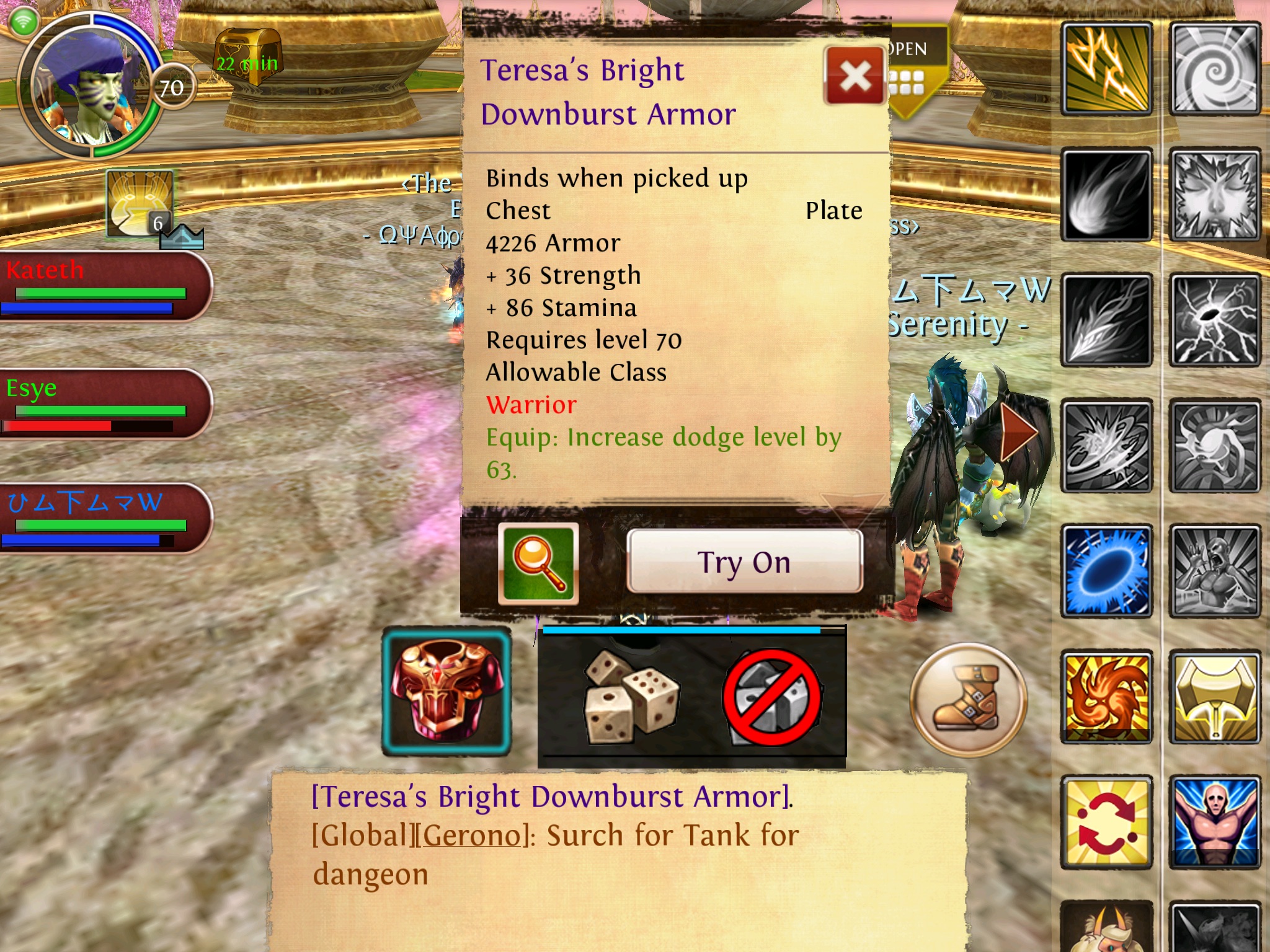Image resolution: width=1270 pixels, height=952 pixels.
Task: Activate the blue glowing ring ability
Action: 1107,571
